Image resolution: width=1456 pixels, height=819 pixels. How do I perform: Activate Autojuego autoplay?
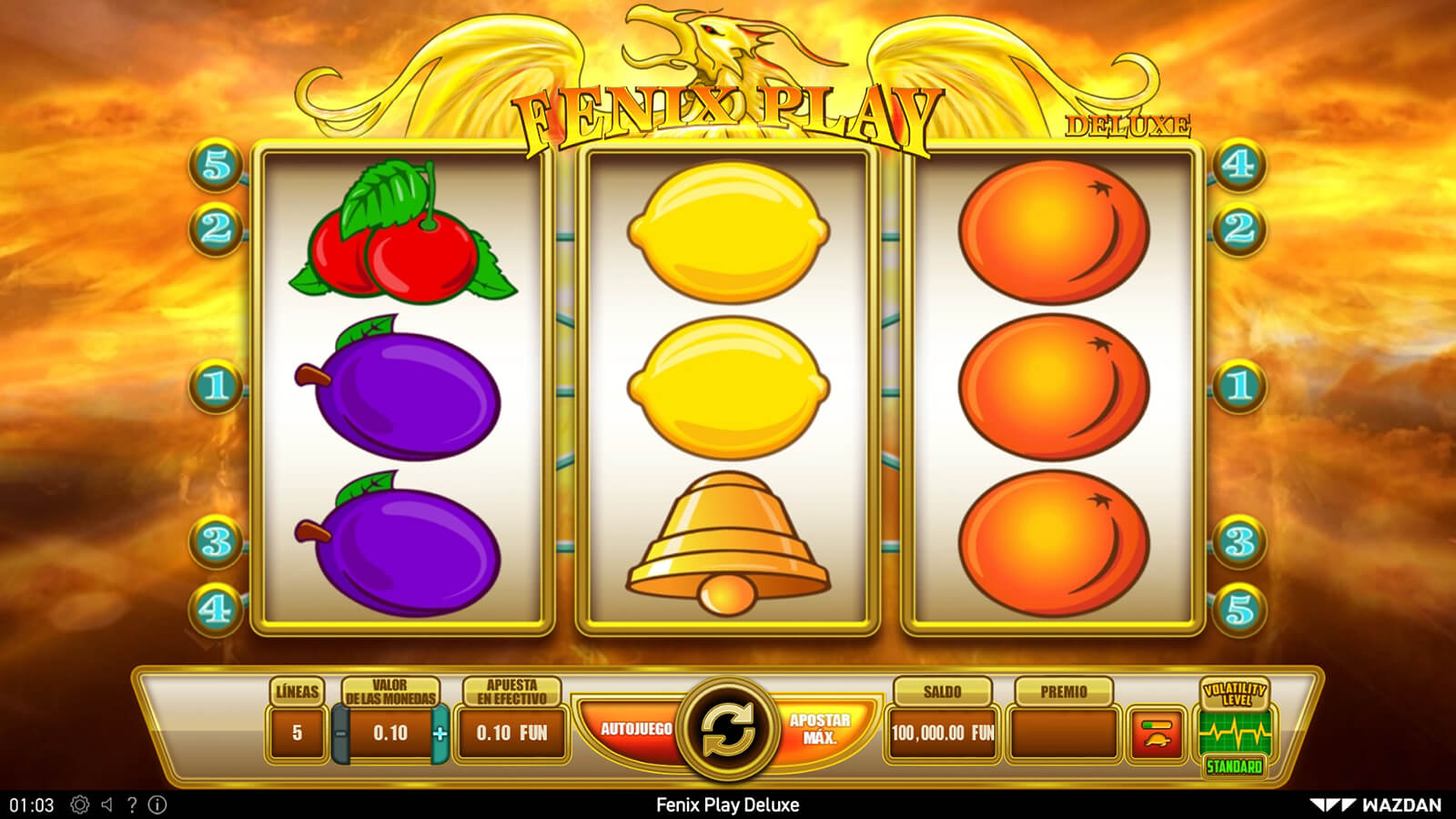coord(636,729)
